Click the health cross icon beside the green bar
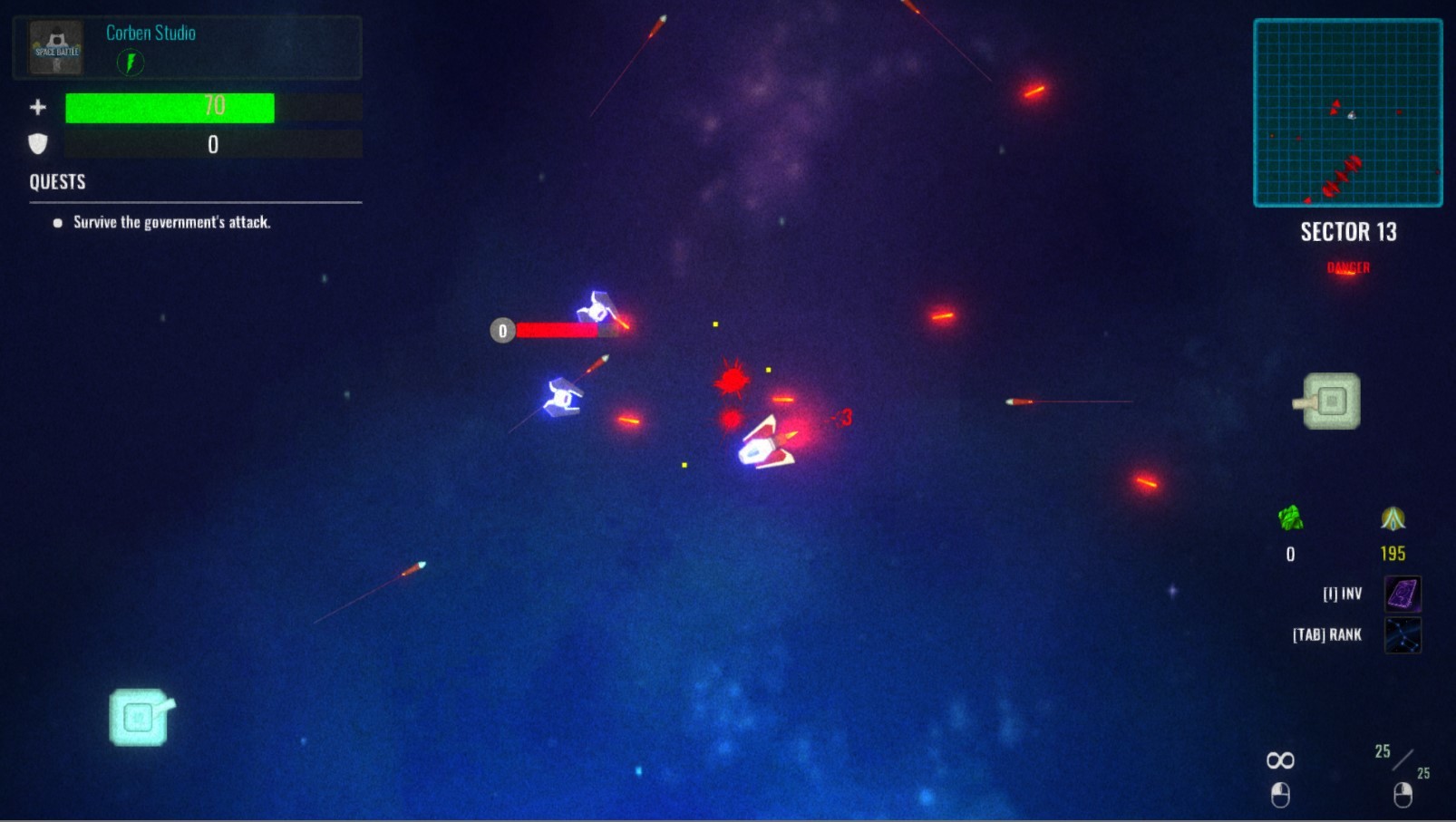Viewport: 1456px width, 822px height. click(x=37, y=106)
